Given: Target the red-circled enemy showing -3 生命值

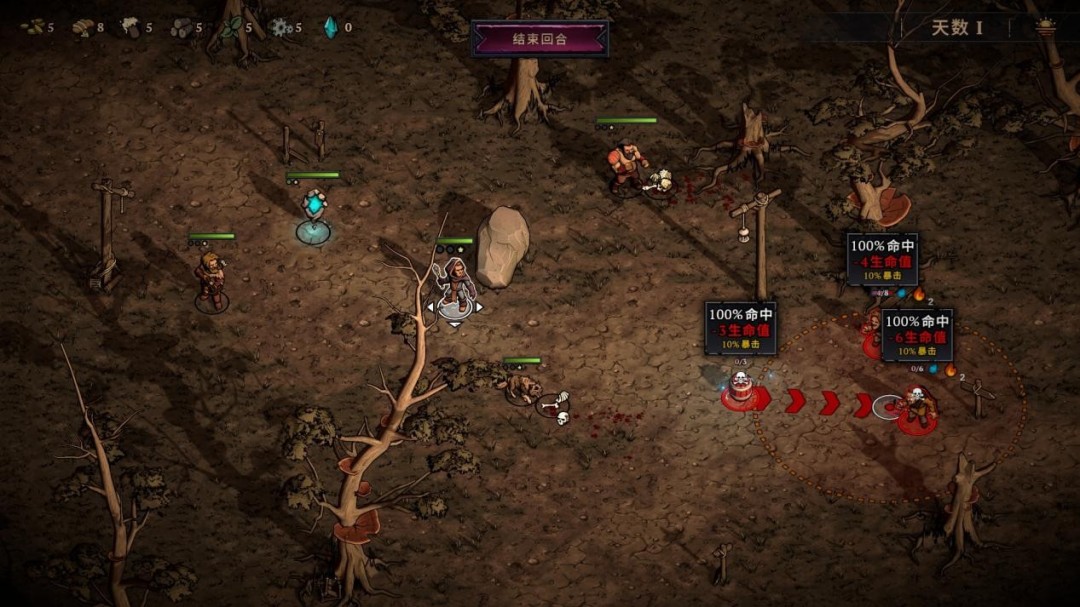Looking at the screenshot, I should point(741,389).
